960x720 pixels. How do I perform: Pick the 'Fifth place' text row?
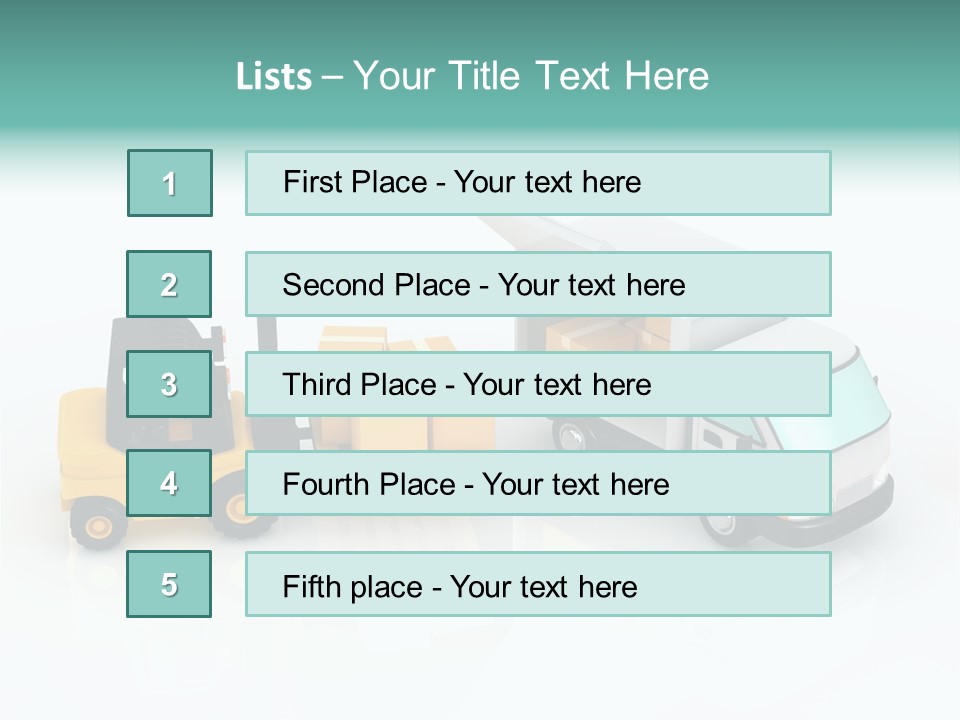pyautogui.click(x=538, y=585)
